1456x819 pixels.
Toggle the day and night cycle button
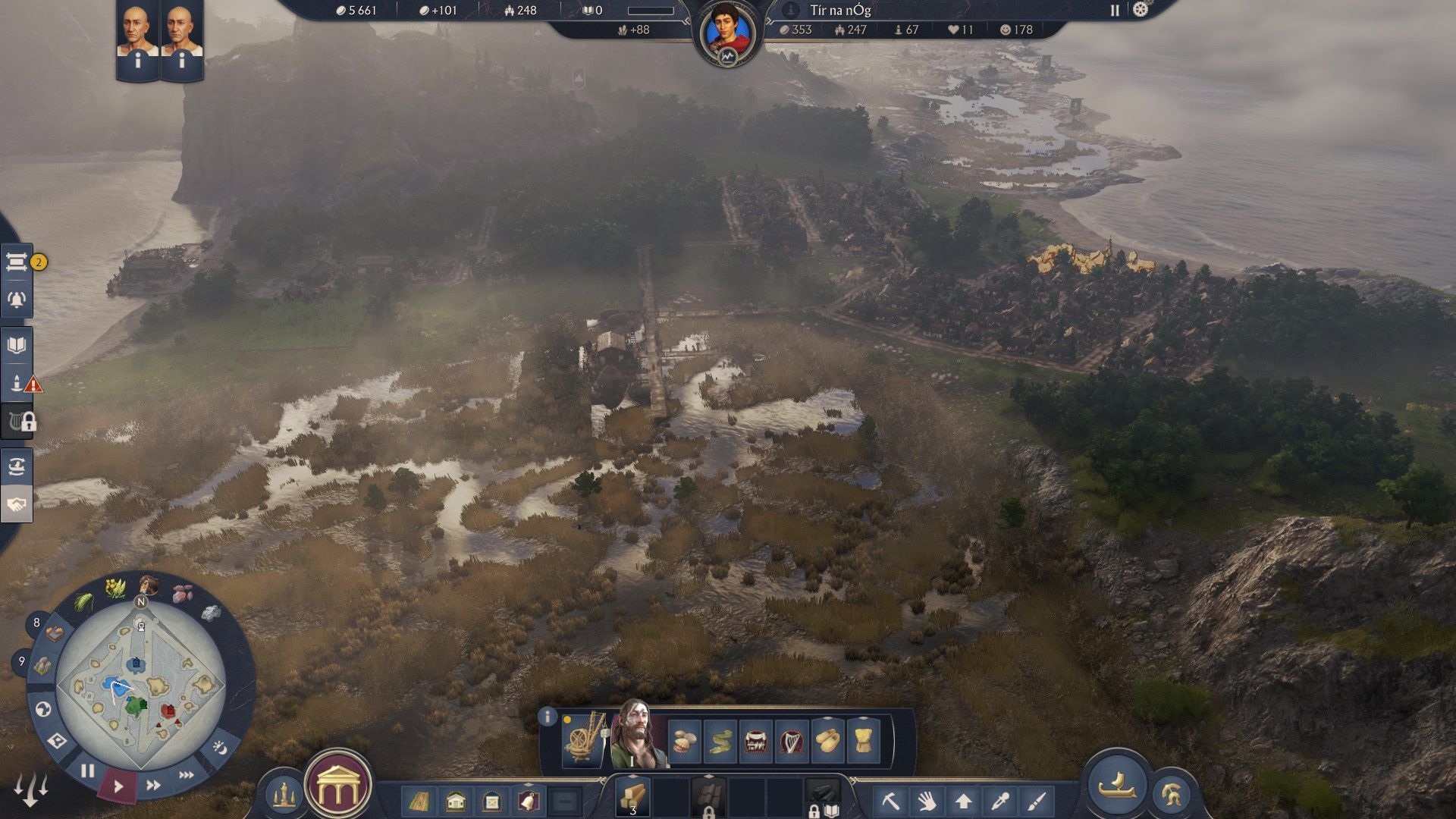(x=219, y=748)
